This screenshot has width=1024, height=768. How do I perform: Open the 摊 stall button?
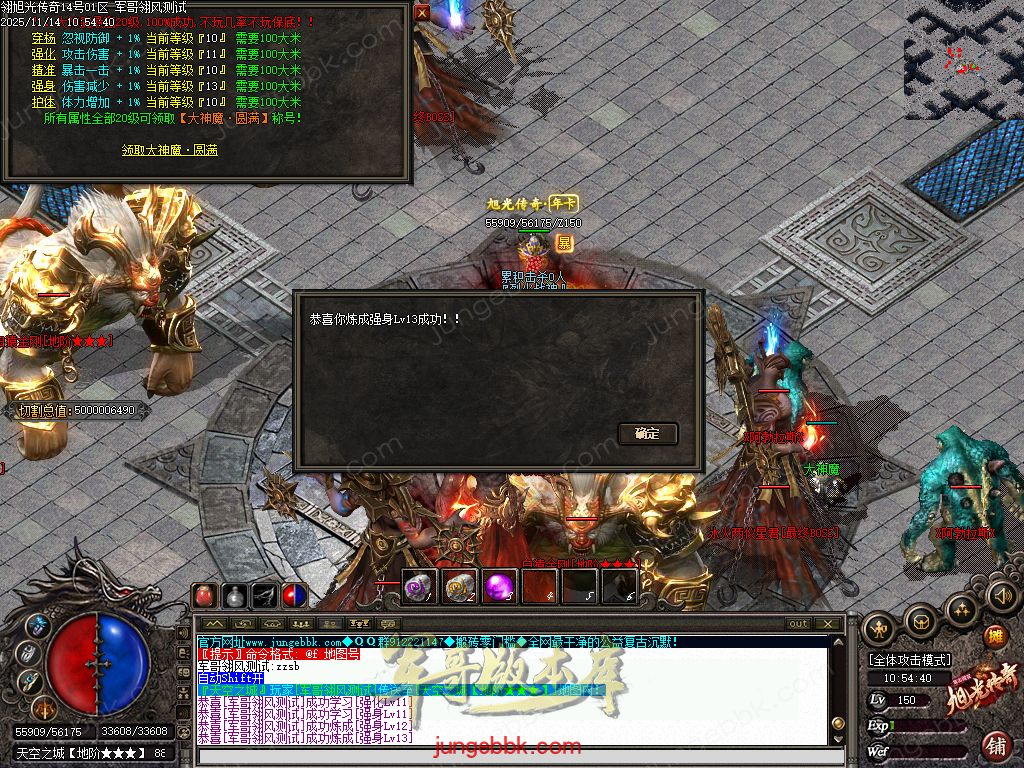(995, 636)
